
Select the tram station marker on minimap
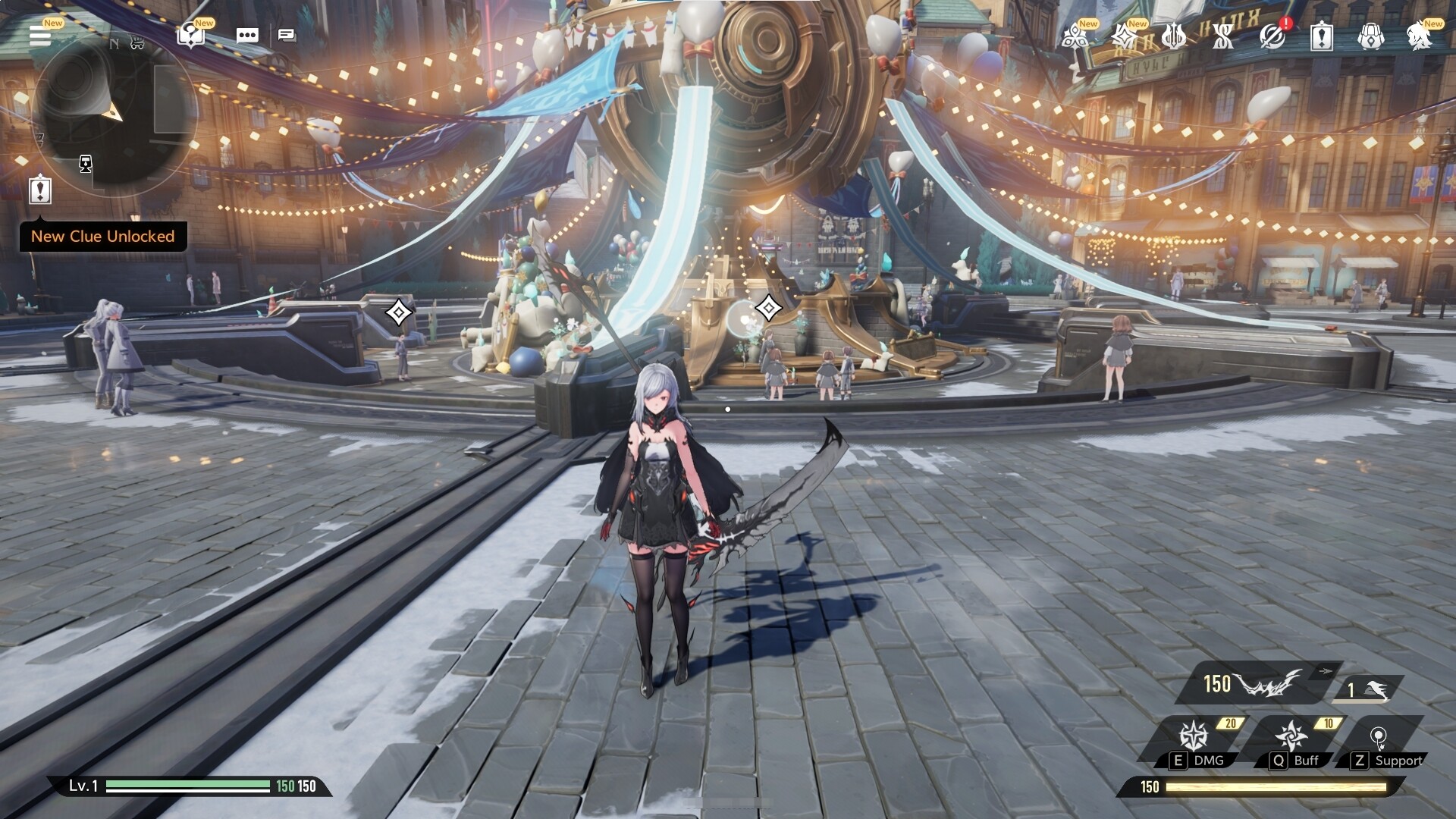(86, 164)
